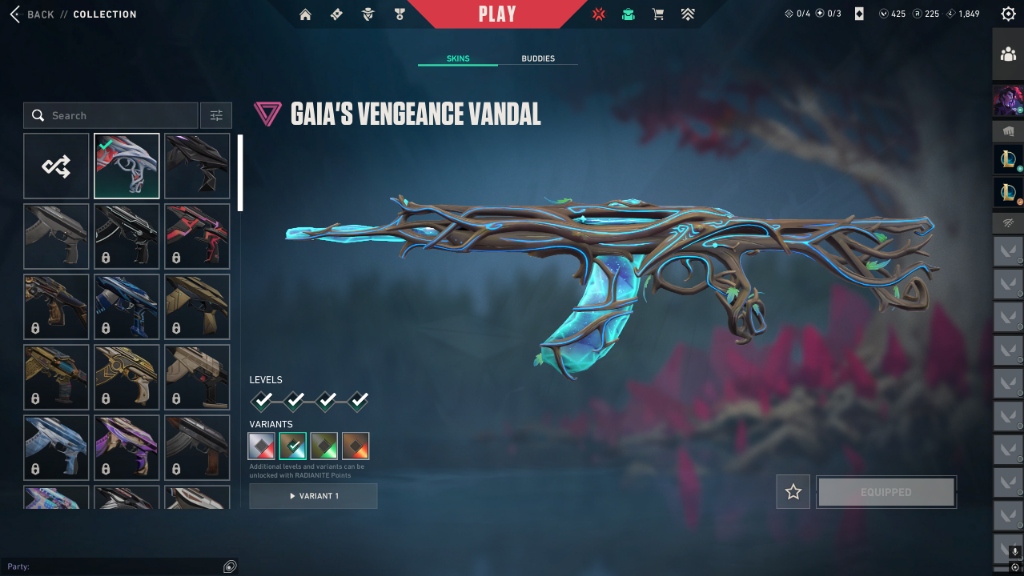Choose the random shuffle skin tile
The width and height of the screenshot is (1024, 576).
click(56, 166)
